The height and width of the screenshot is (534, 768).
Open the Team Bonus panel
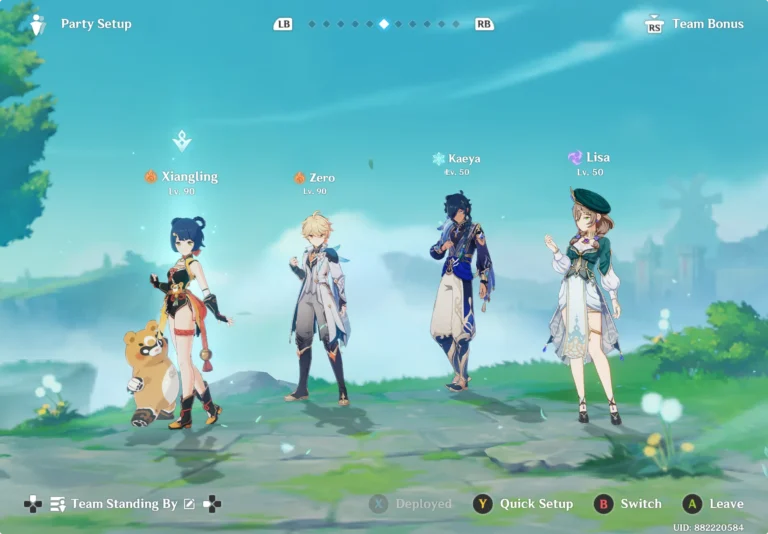(x=698, y=24)
